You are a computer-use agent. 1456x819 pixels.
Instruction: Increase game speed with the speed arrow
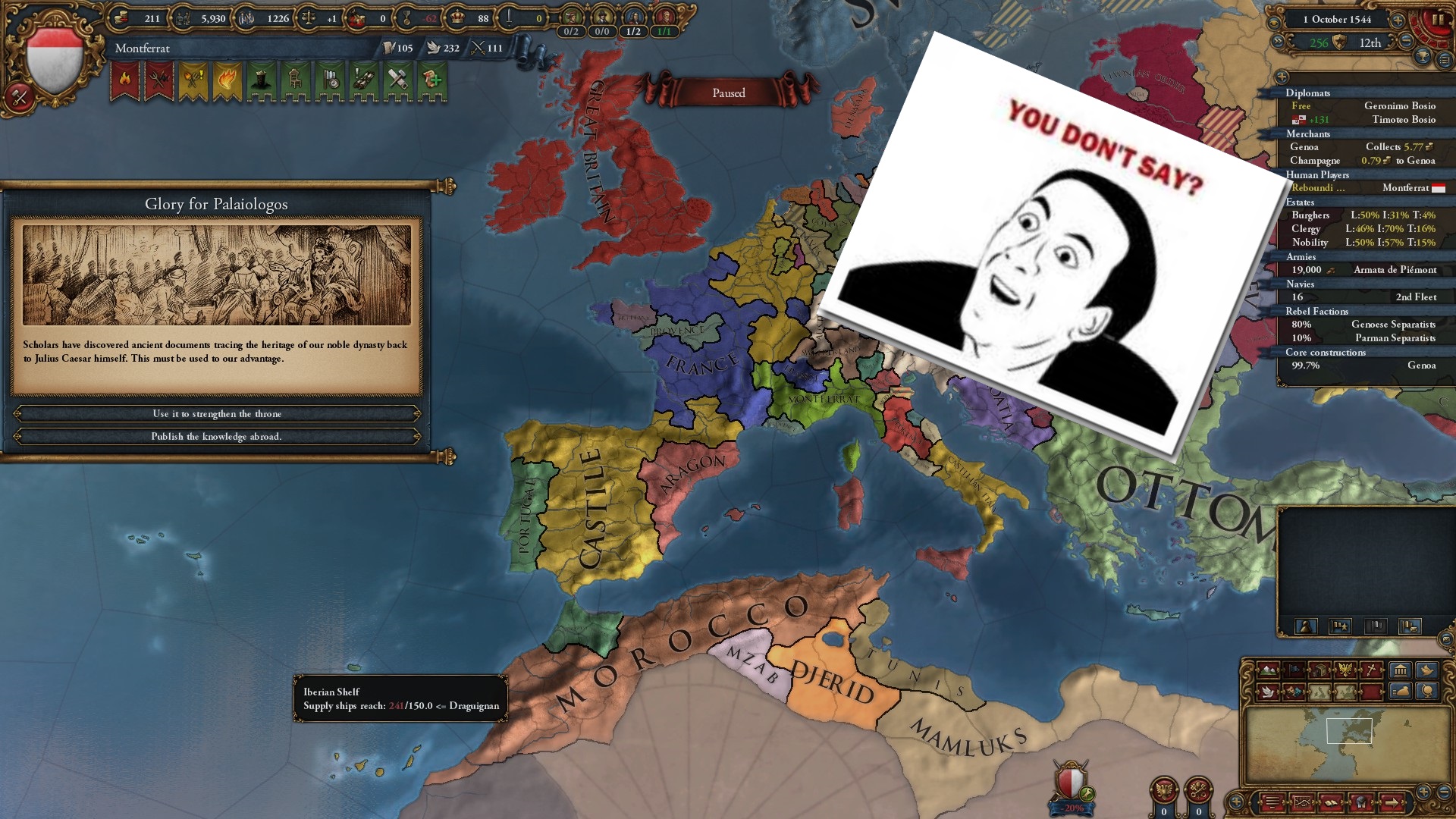[1398, 21]
